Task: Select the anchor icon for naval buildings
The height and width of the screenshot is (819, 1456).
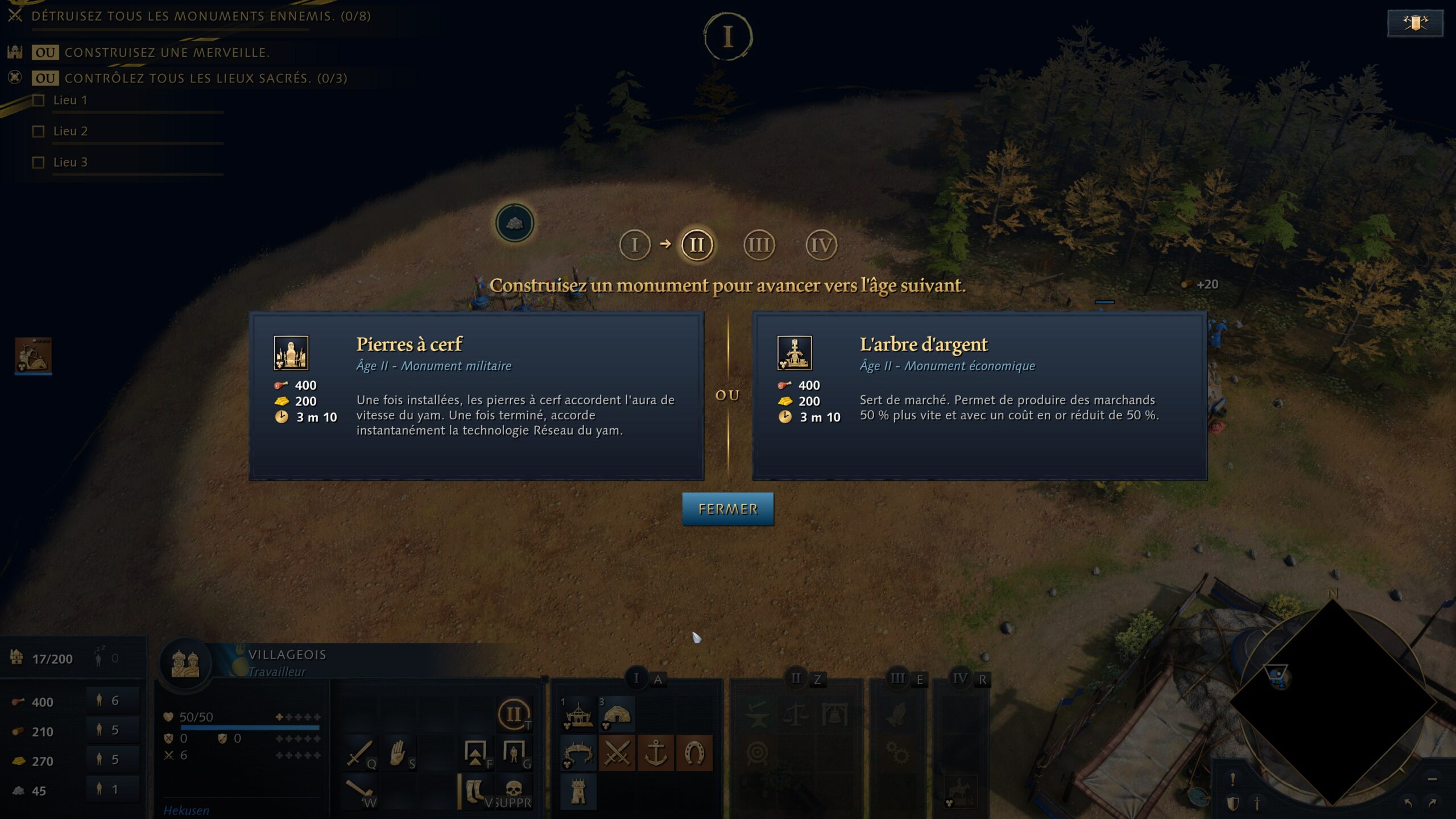Action: (x=656, y=754)
